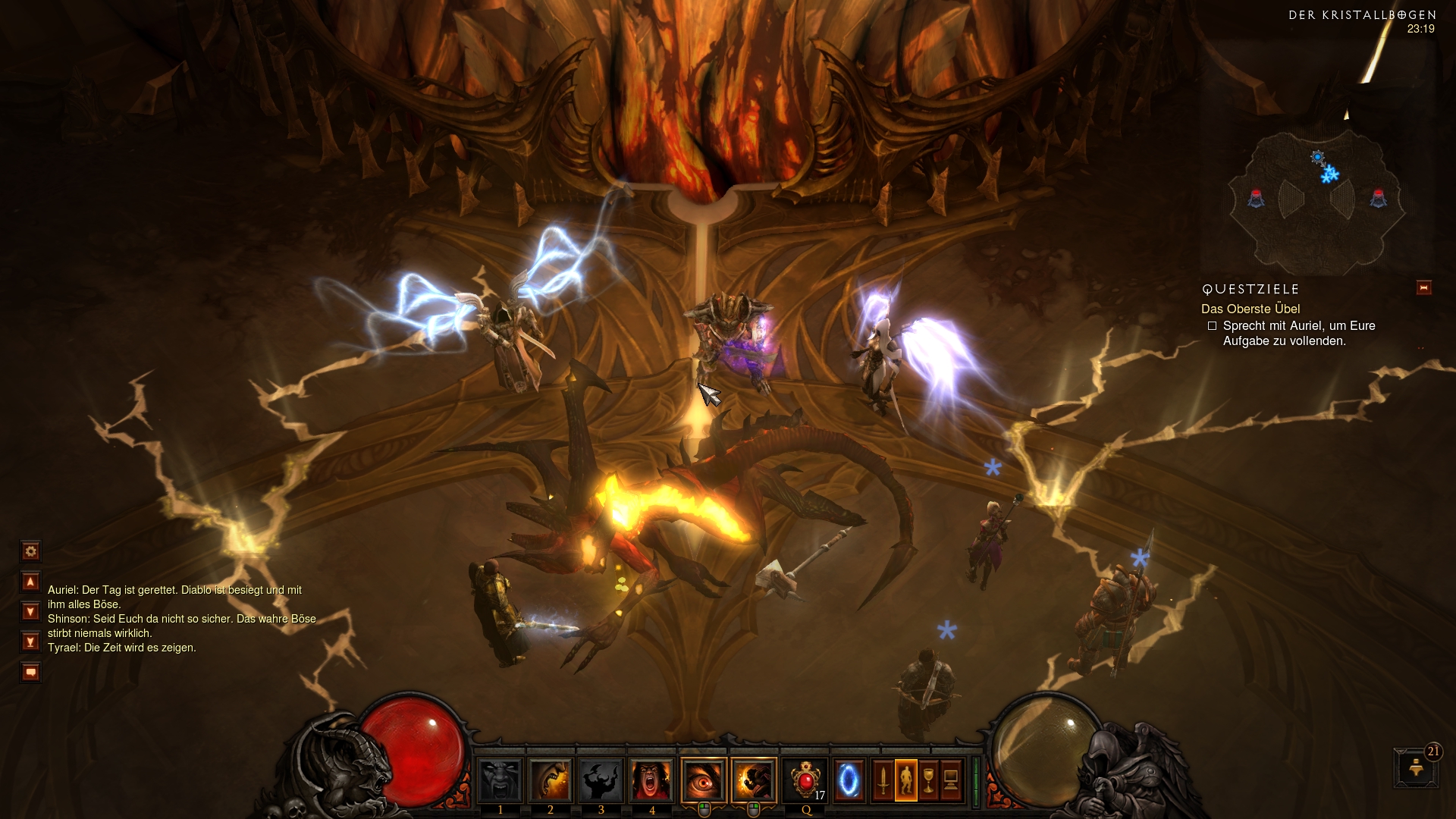Open the achievements goblet button
This screenshot has height=819, width=1456.
[928, 780]
